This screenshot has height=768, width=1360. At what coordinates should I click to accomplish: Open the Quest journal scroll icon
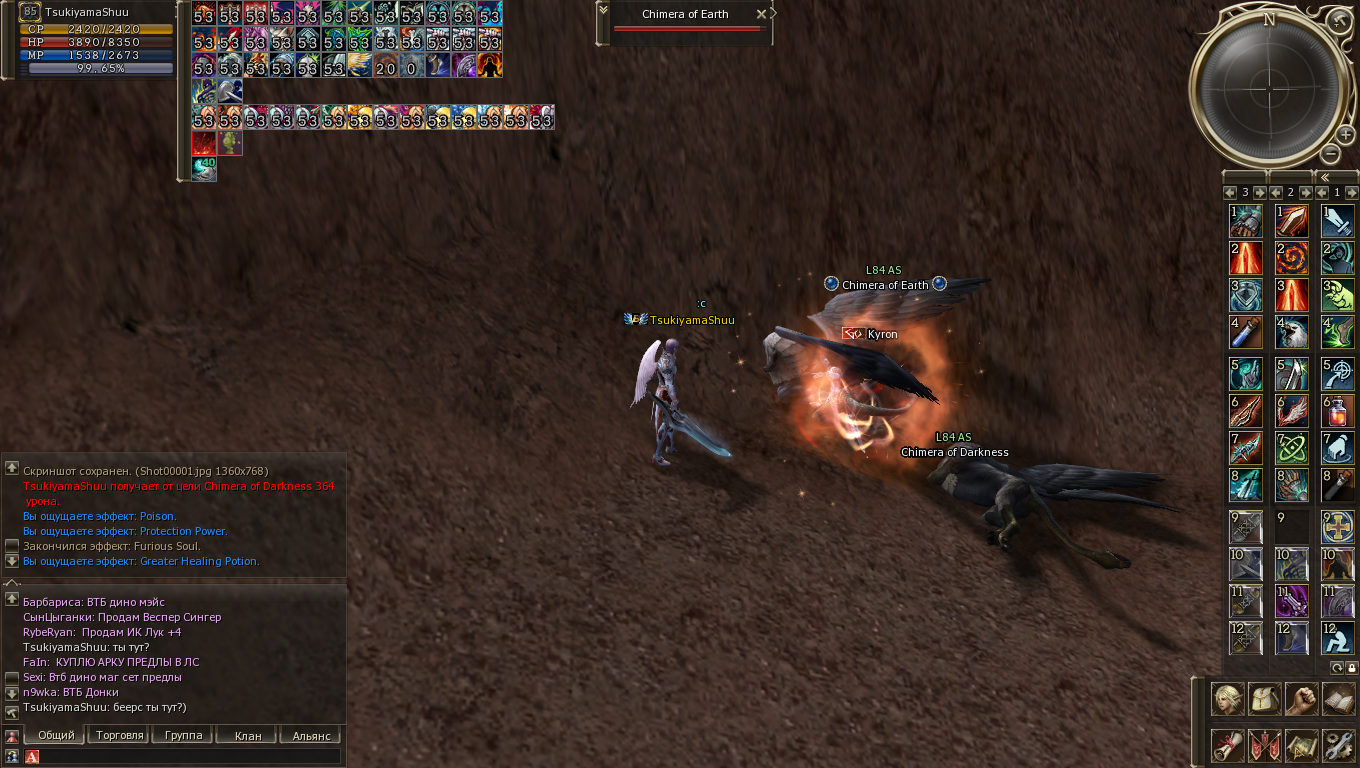click(x=1227, y=745)
